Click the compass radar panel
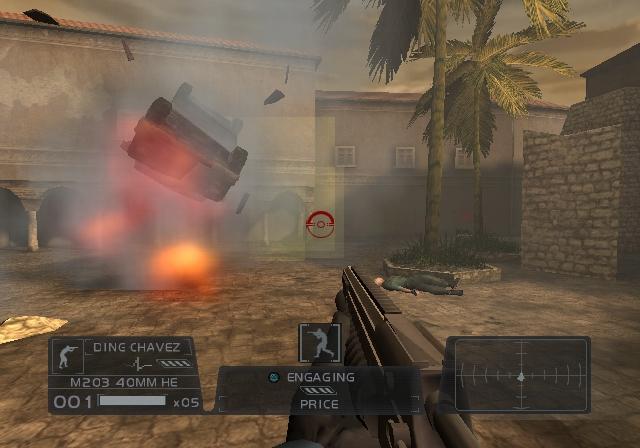 click(x=518, y=375)
